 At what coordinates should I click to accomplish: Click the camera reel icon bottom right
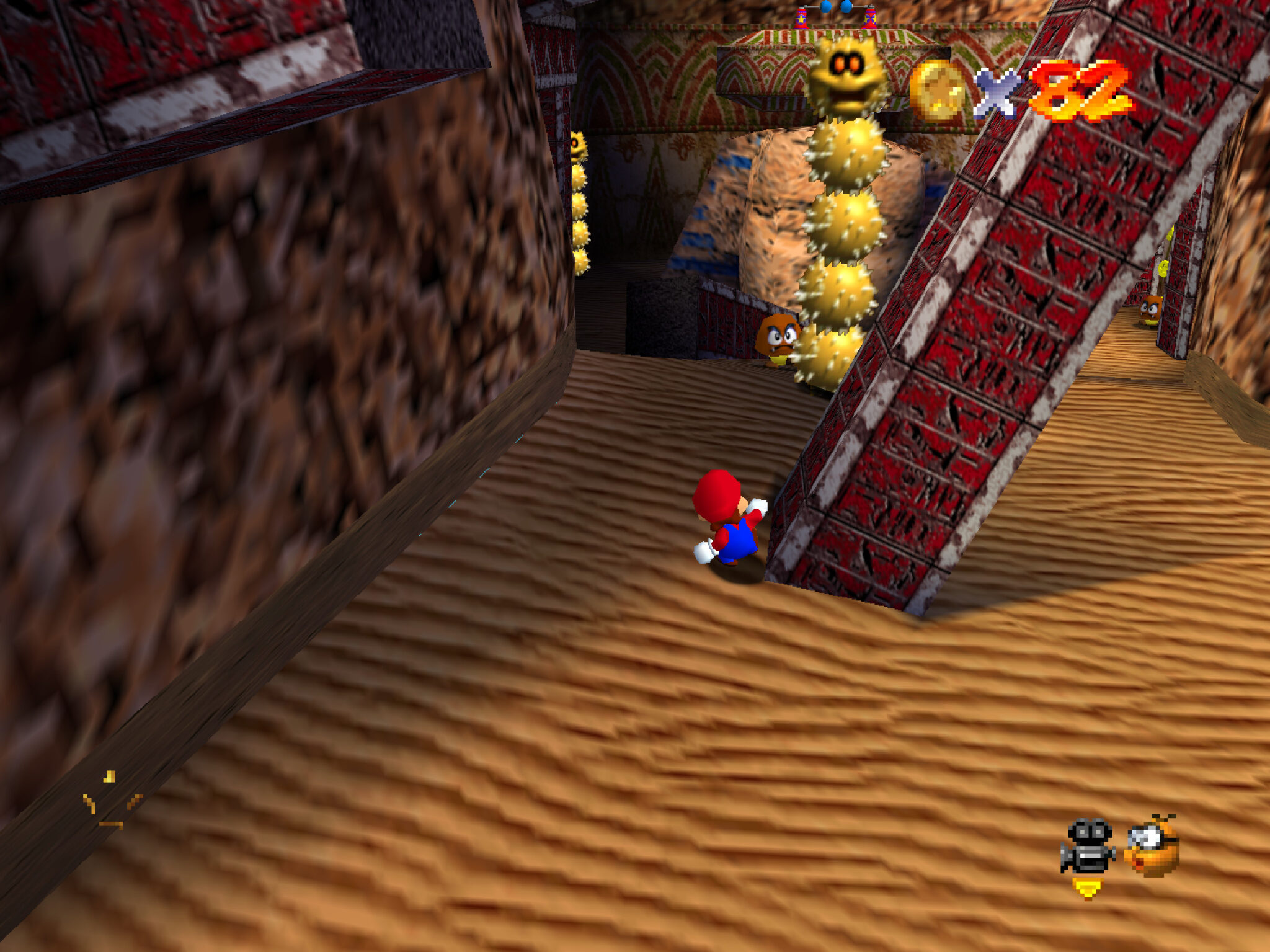pyautogui.click(x=1087, y=845)
